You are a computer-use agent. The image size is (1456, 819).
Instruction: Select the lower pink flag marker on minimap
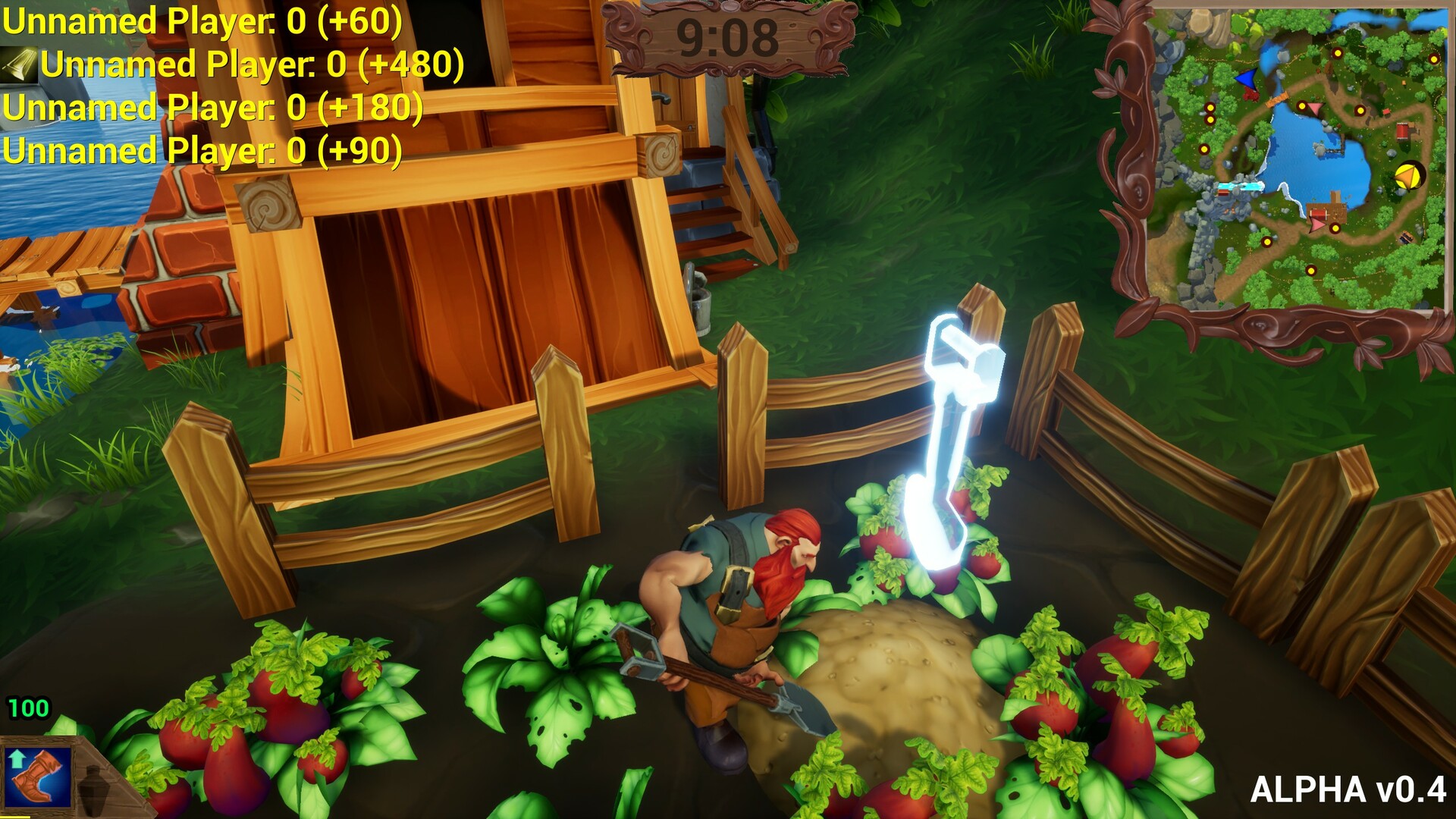click(x=1315, y=225)
